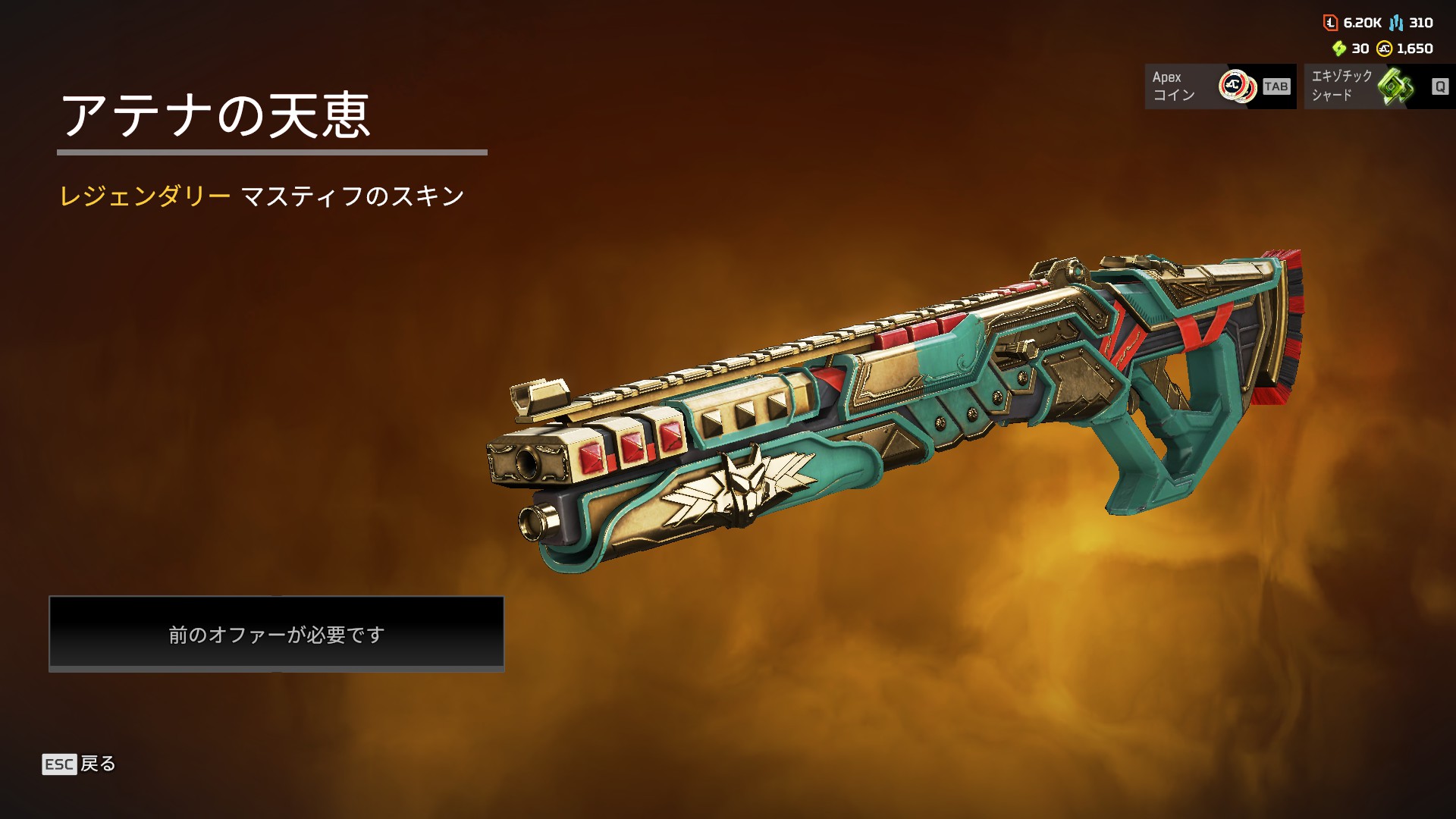Screen dimensions: 1456x819
Task: Open the エキゾチックシャード button
Action: (1379, 86)
